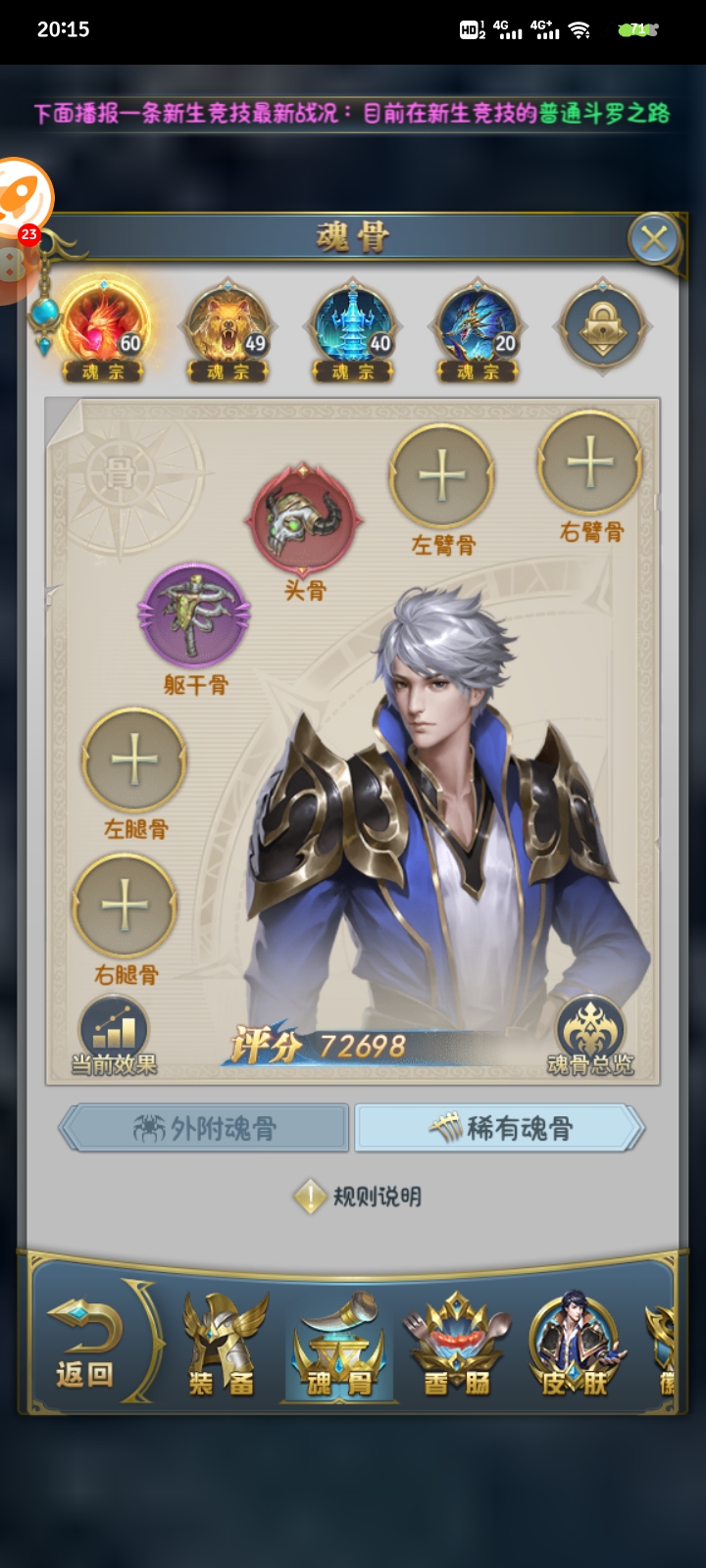706x1568 pixels.
Task: Equip a 右腿骨 soul bone
Action: [125, 906]
